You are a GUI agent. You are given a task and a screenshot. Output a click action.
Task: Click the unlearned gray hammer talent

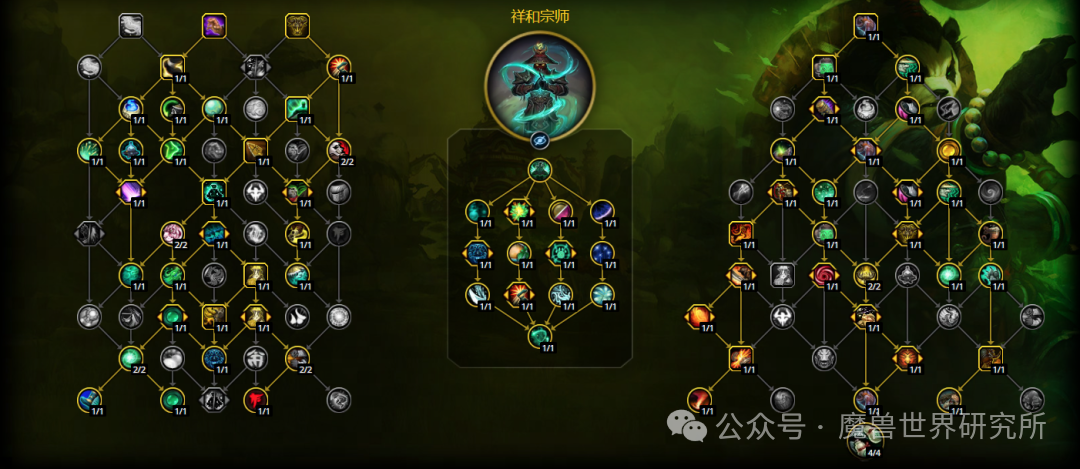click(740, 191)
